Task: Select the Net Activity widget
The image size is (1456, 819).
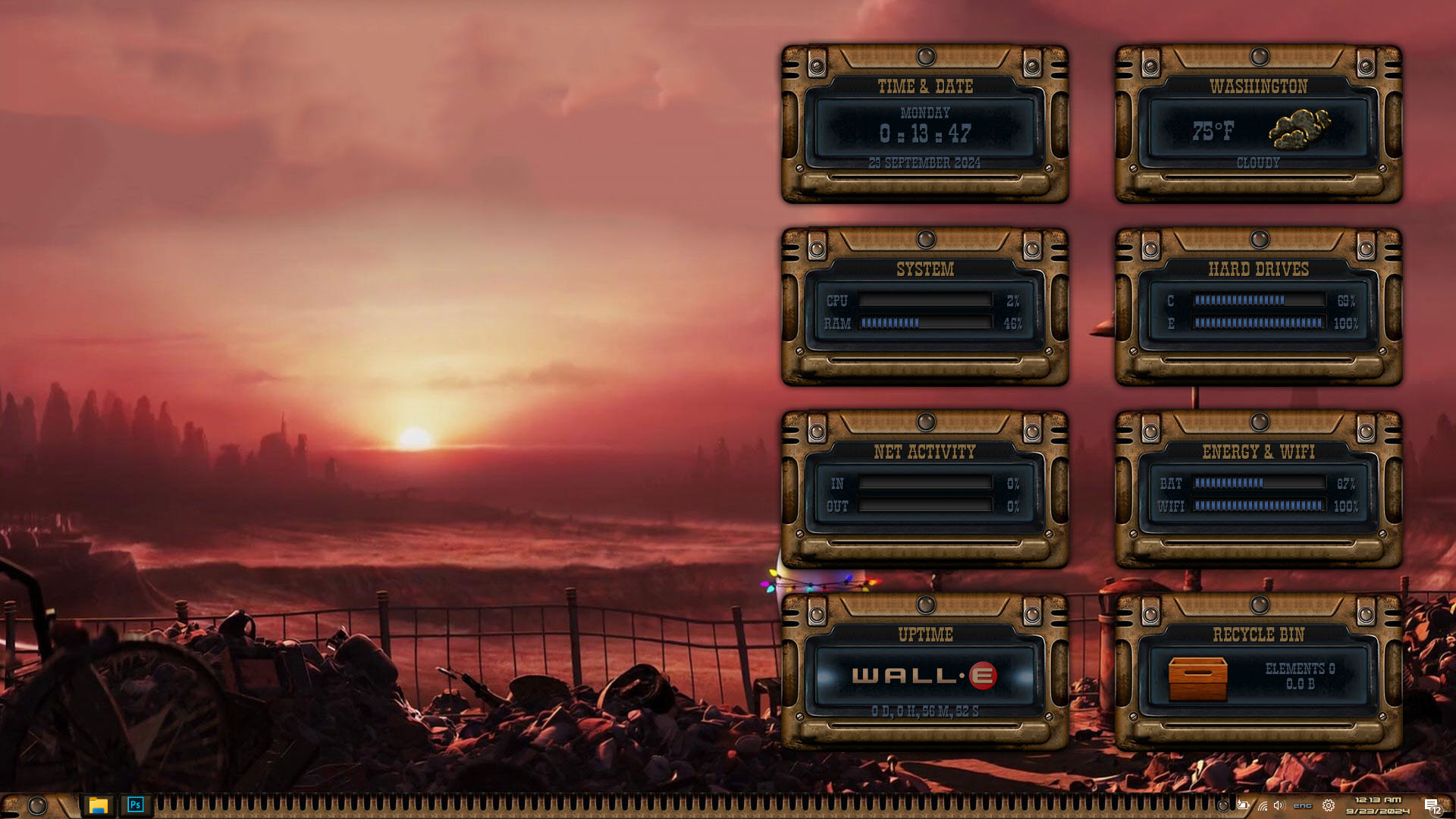Action: (924, 490)
